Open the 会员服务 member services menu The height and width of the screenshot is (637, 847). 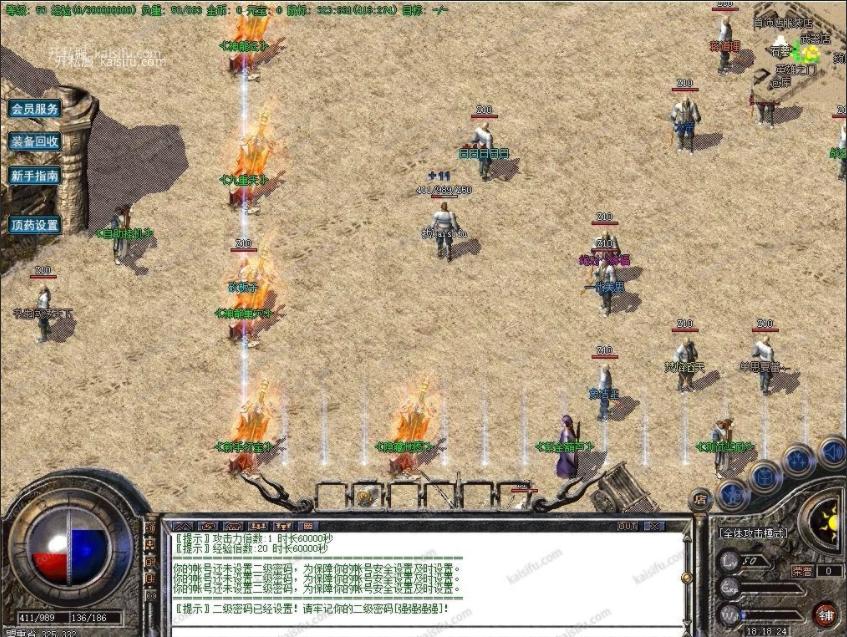coord(35,108)
